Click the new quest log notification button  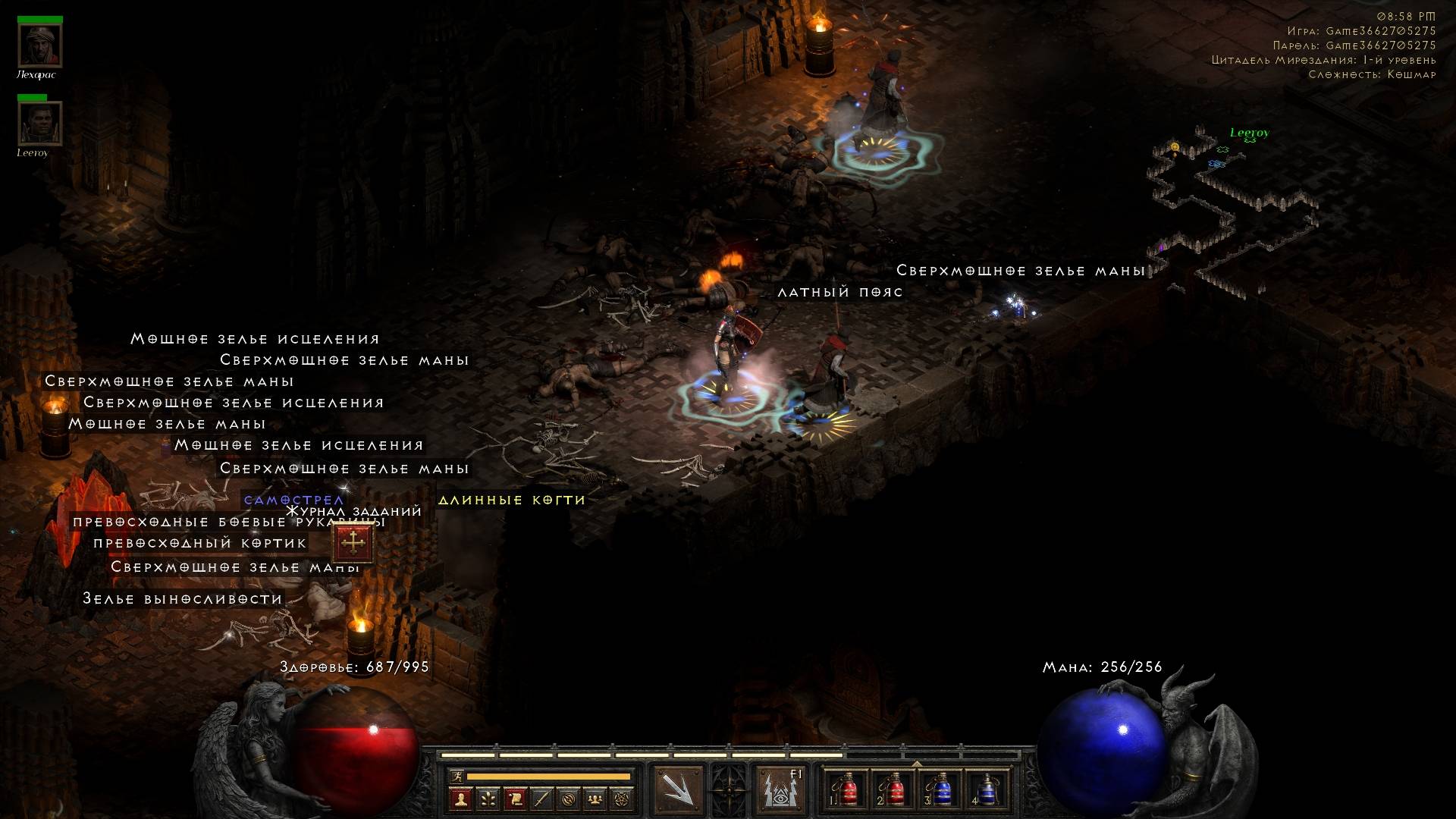click(353, 542)
